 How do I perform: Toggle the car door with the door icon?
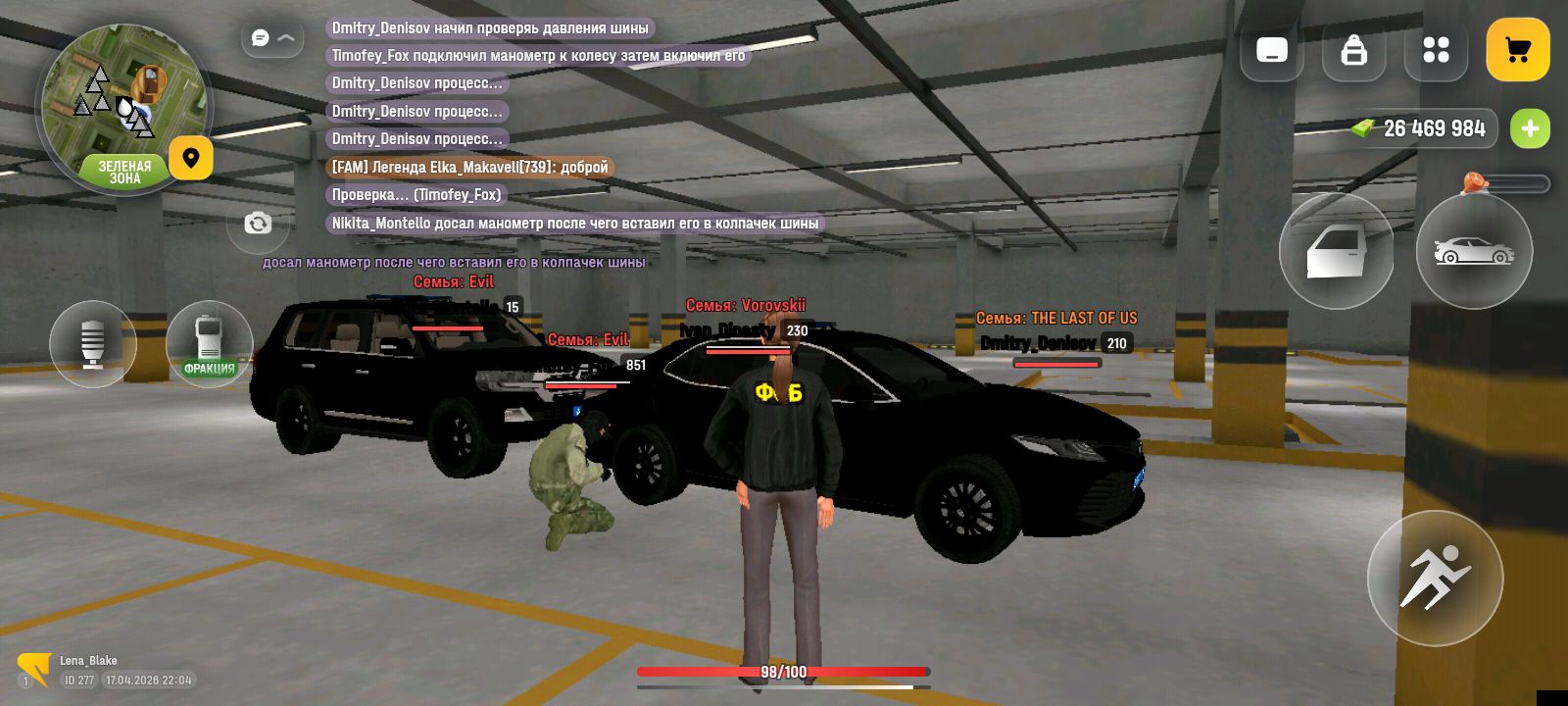pos(1337,251)
